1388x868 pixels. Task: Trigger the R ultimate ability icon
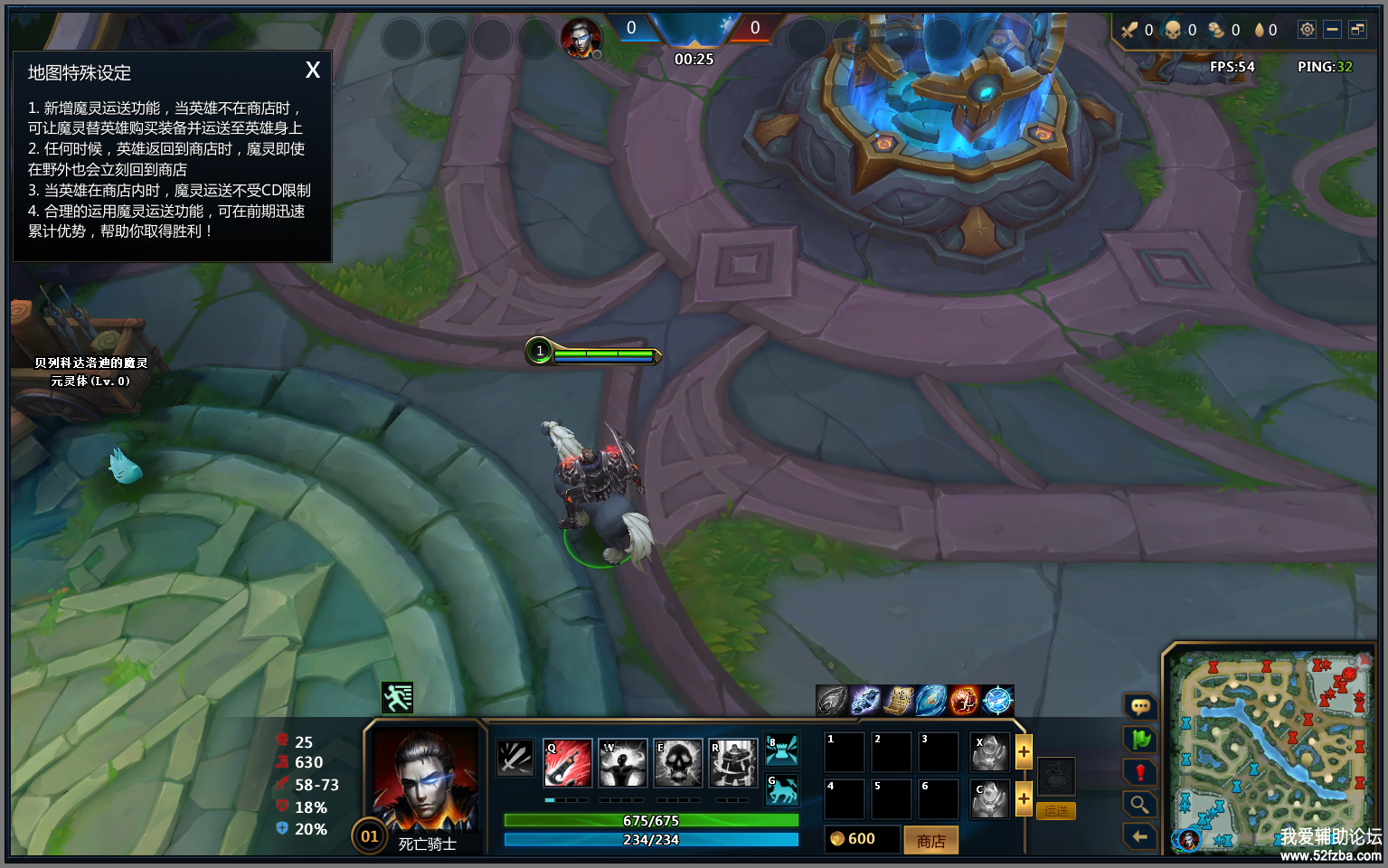pyautogui.click(x=733, y=762)
